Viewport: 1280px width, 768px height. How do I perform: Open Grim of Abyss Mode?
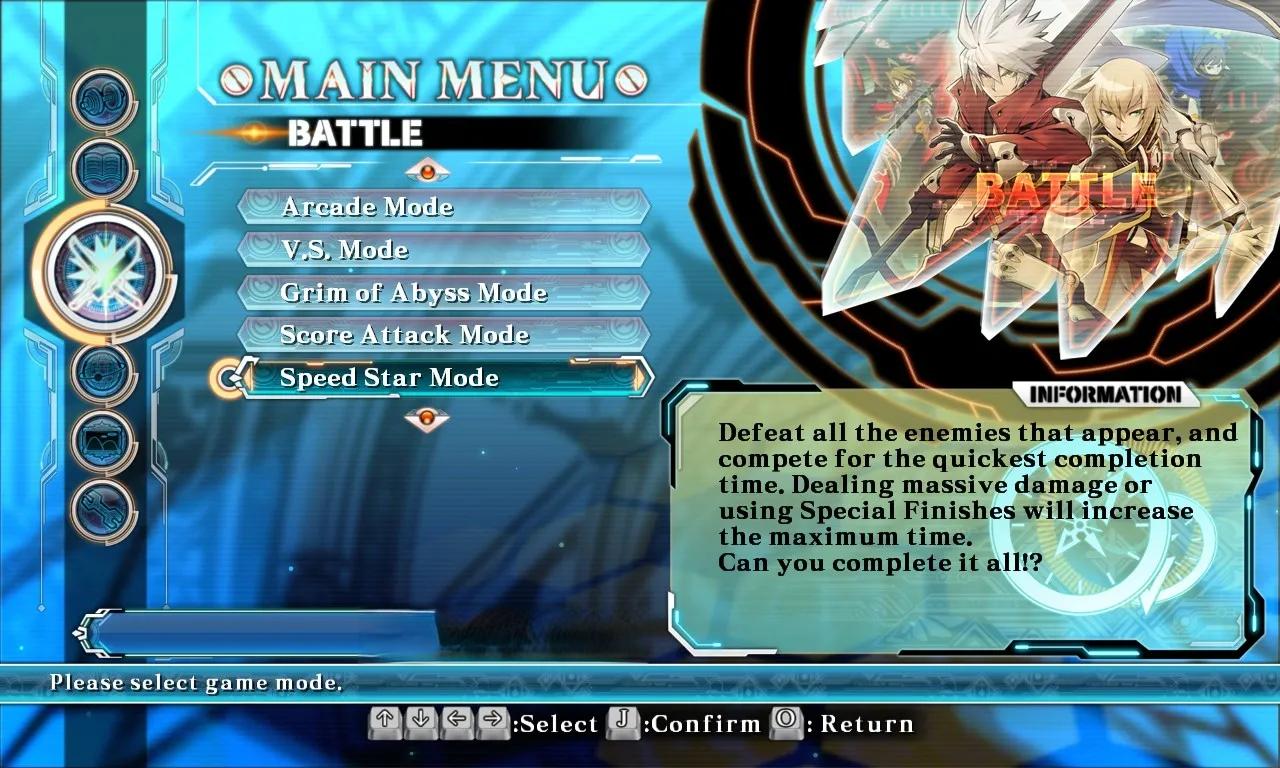click(x=443, y=293)
